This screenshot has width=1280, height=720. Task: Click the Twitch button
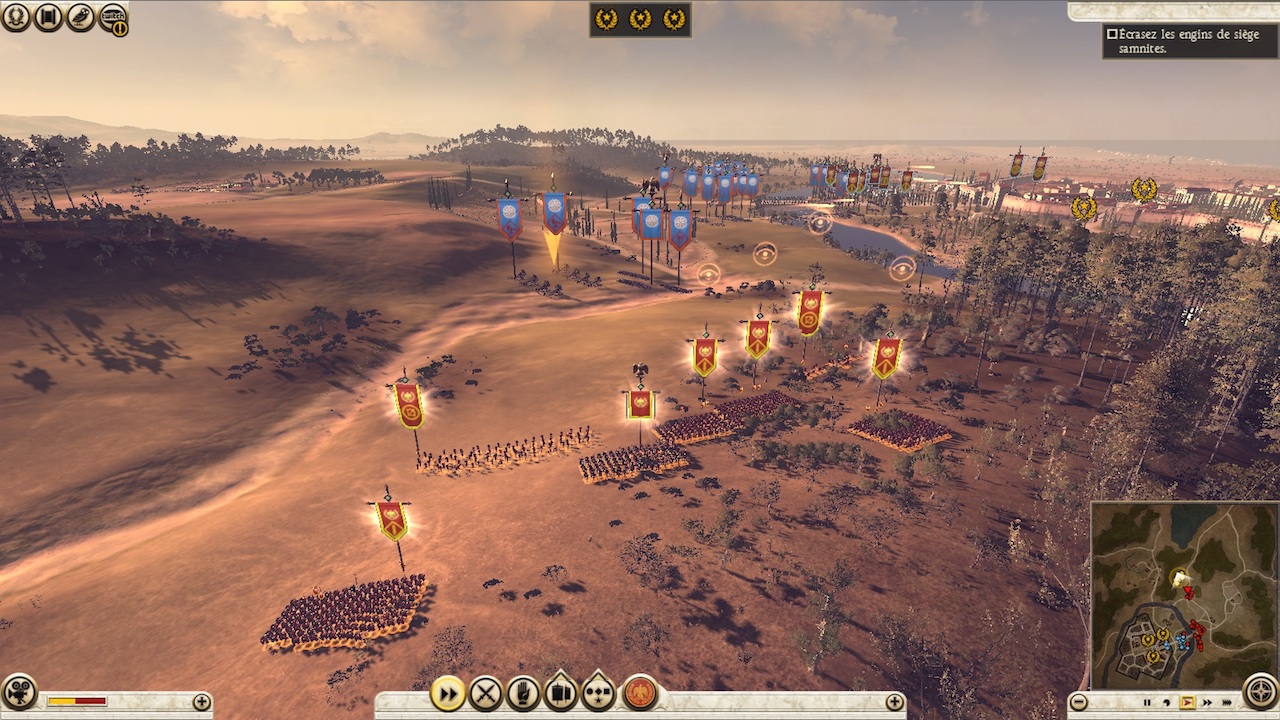coord(112,17)
